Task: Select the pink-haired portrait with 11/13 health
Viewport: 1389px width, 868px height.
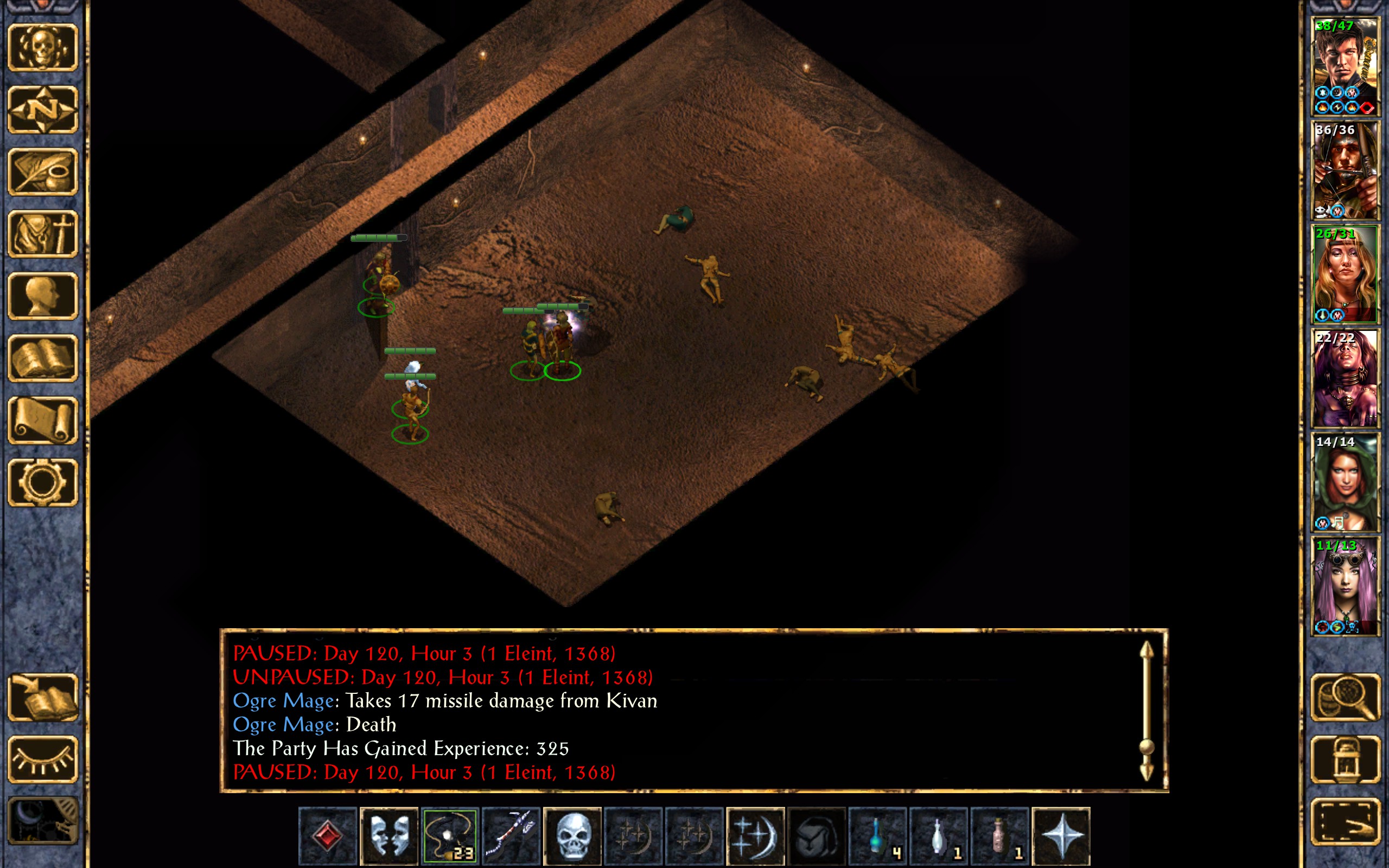Action: coord(1345,586)
